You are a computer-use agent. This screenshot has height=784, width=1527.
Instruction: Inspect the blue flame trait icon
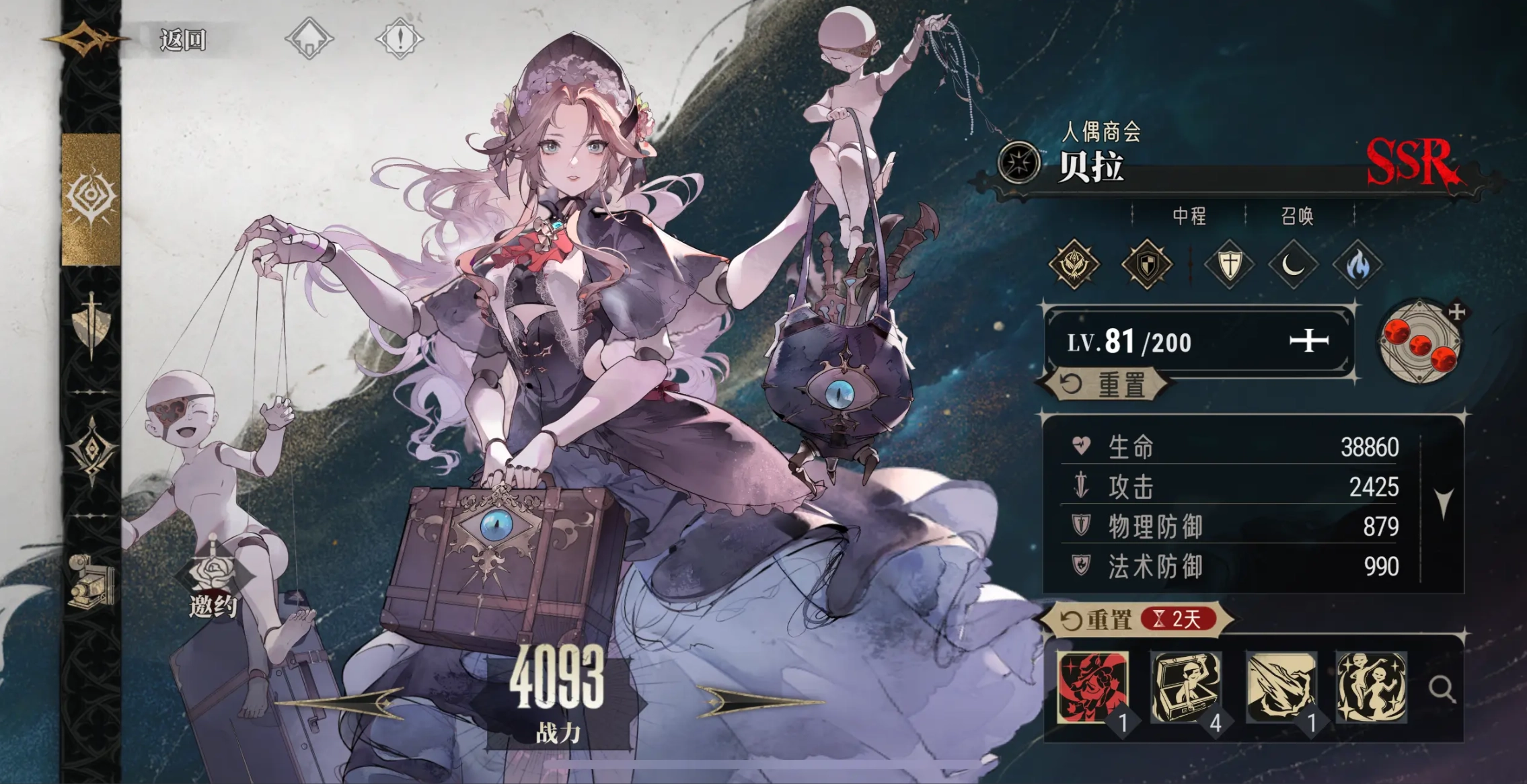click(1357, 265)
